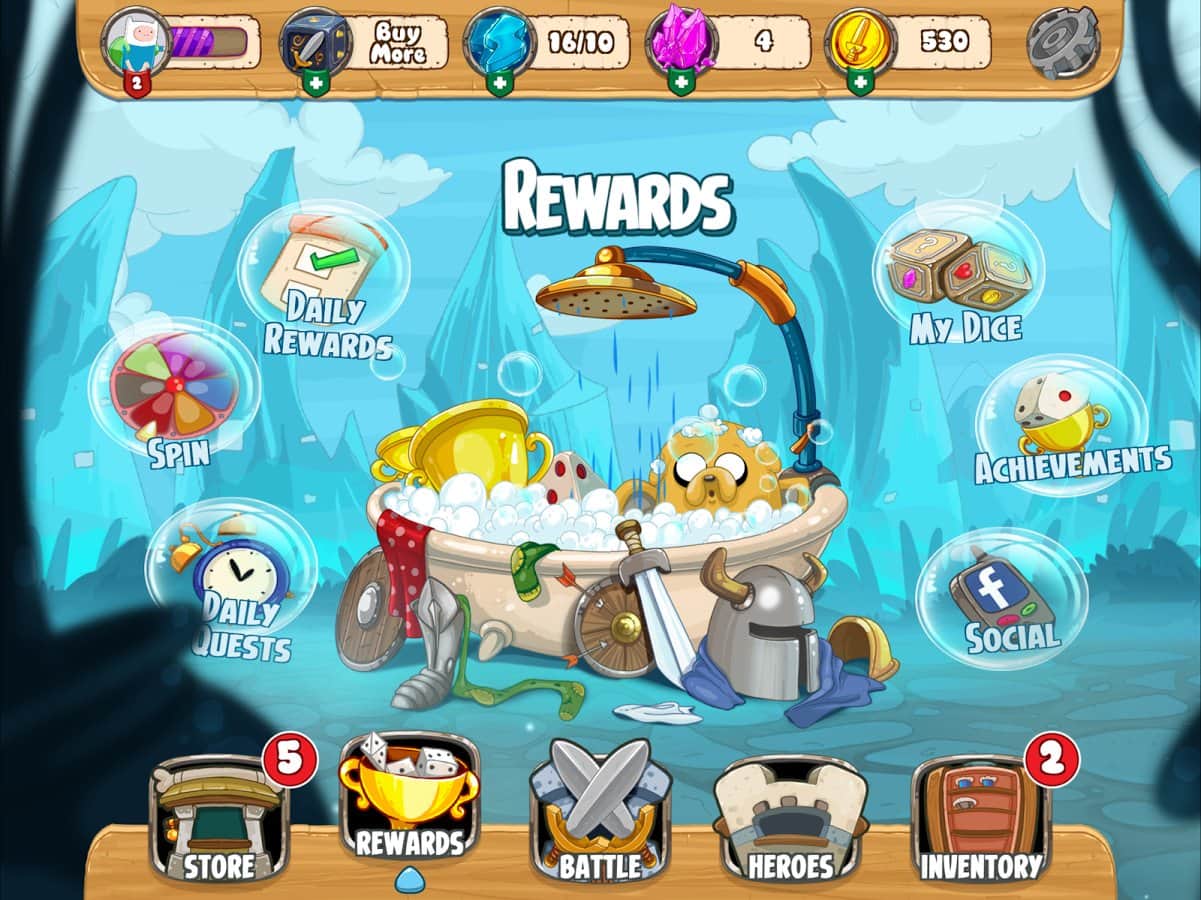Tap the Buy More dice button
The width and height of the screenshot is (1201, 900).
click(x=397, y=42)
